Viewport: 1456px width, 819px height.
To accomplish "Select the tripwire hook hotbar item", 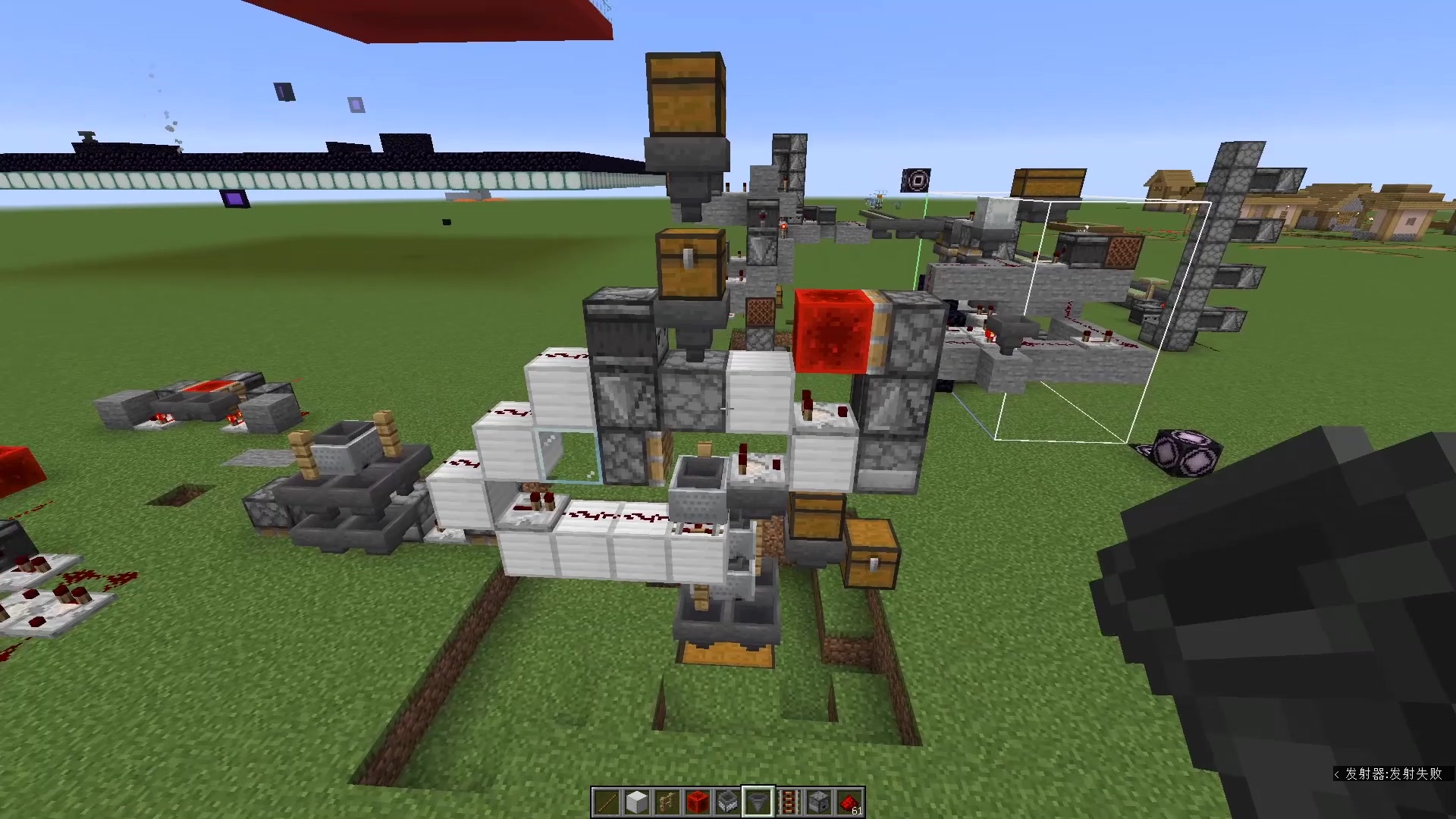I will point(667,798).
